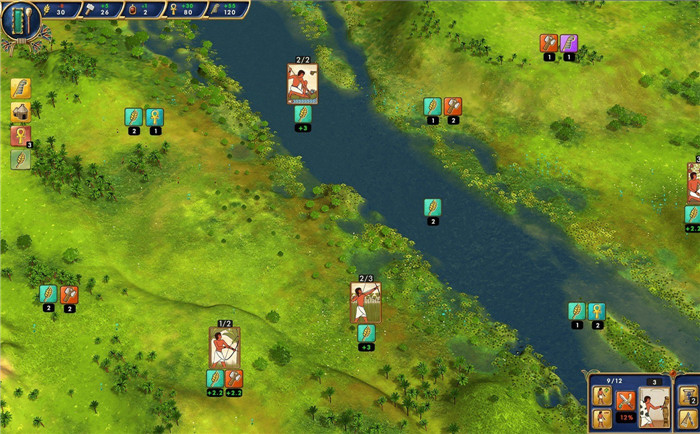Click the crossed swords military icon
Viewport: 700px width, 434px height.
pos(626,401)
